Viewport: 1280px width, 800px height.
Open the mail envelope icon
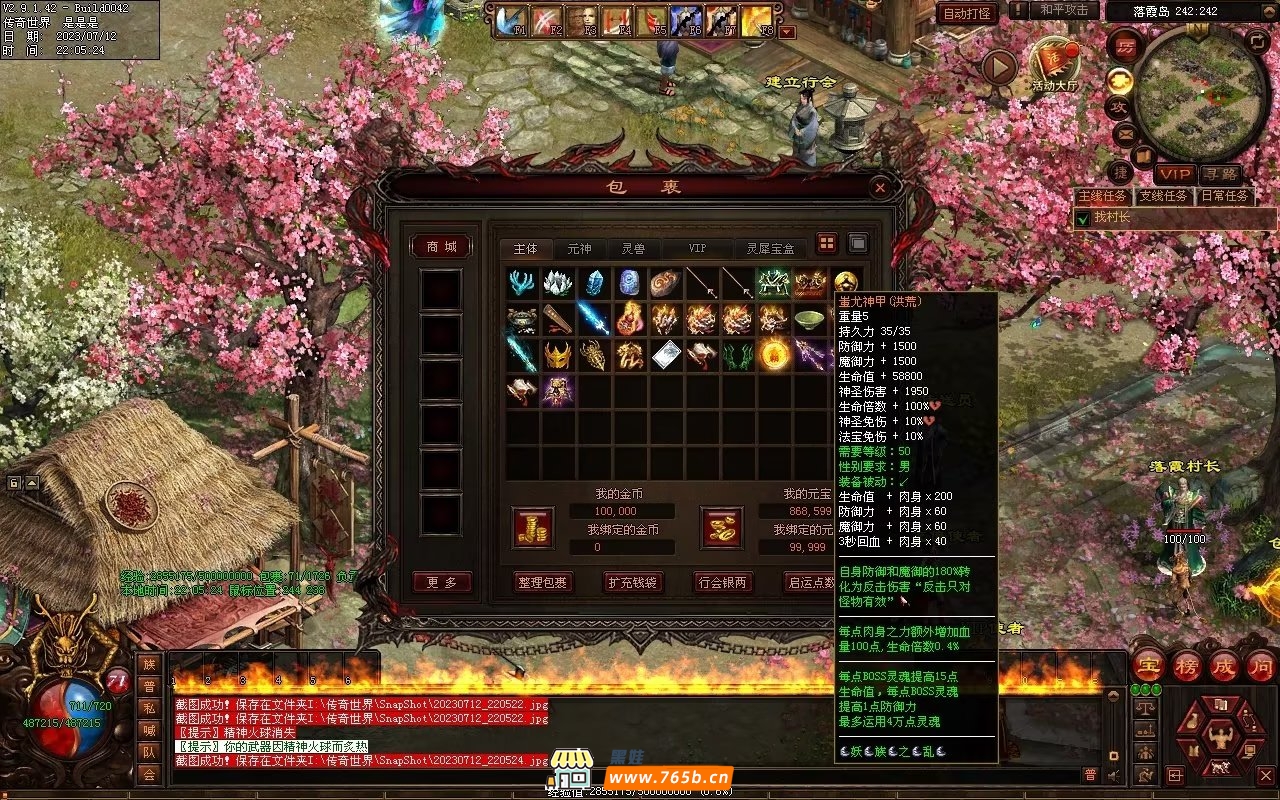[1125, 133]
